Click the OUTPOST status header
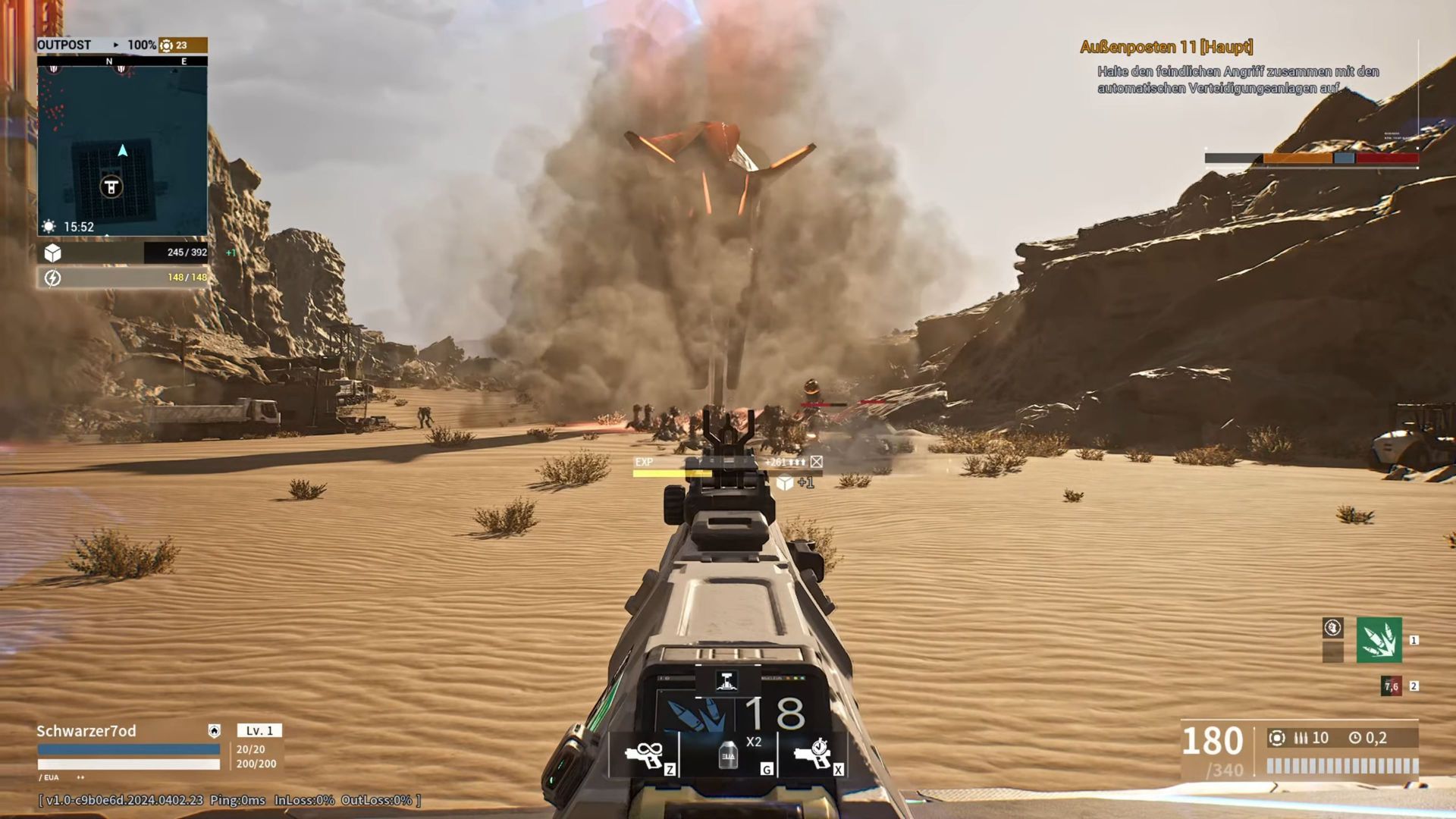 [64, 45]
